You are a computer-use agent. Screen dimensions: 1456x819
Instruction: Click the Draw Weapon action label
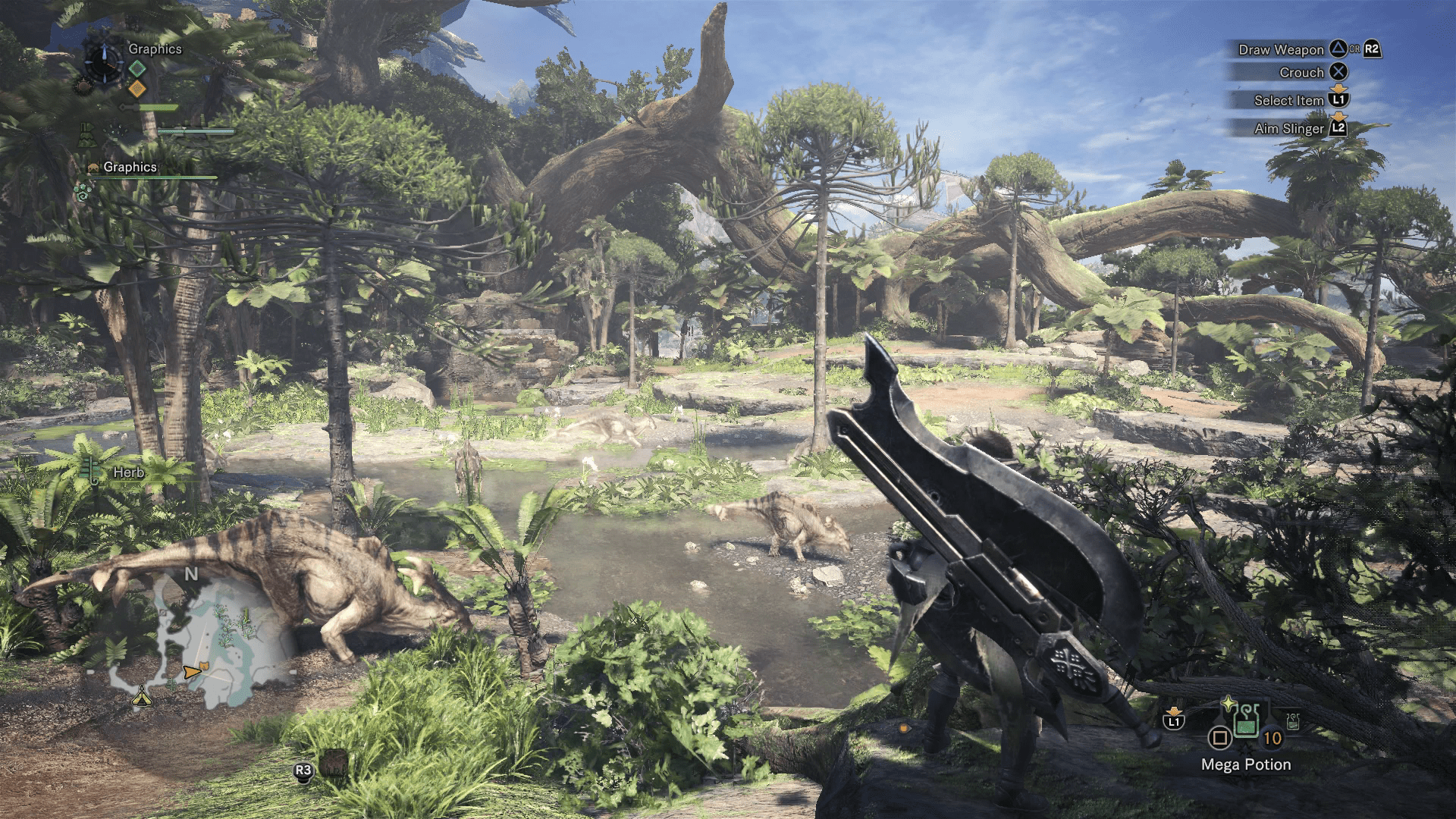coord(1280,50)
